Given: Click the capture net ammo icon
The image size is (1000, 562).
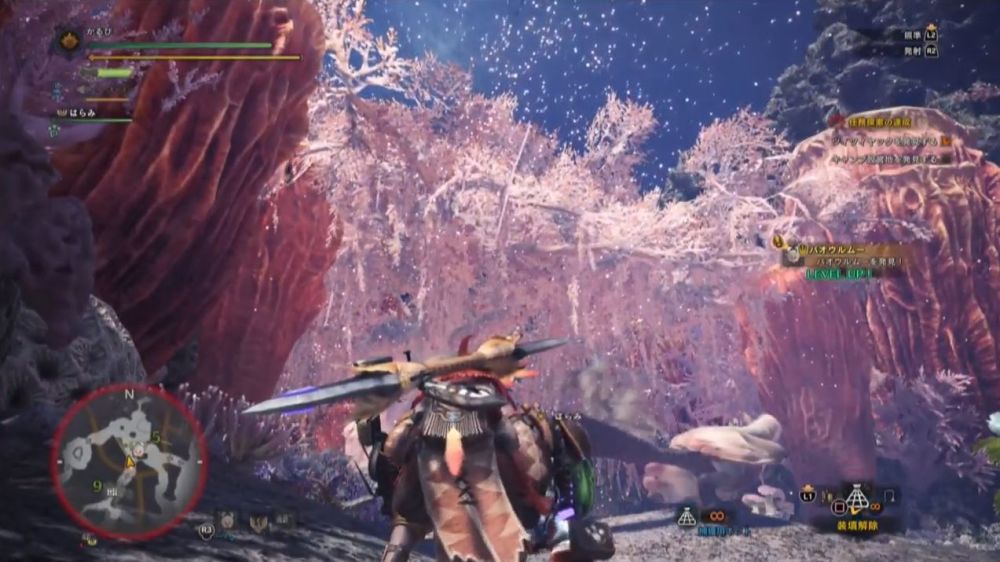Looking at the screenshot, I should tap(686, 517).
